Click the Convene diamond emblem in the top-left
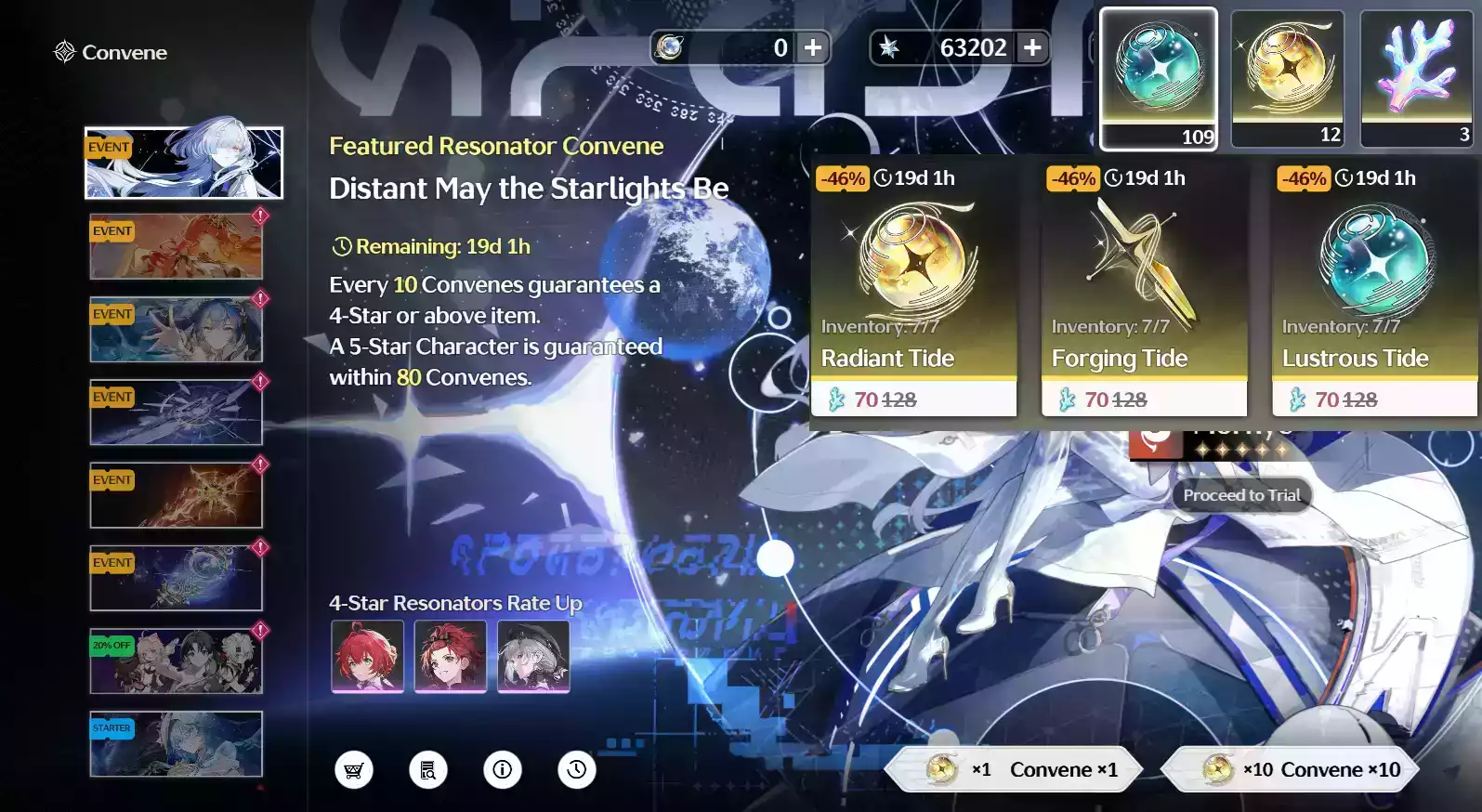Screen dimensions: 1482x812 (x=63, y=52)
